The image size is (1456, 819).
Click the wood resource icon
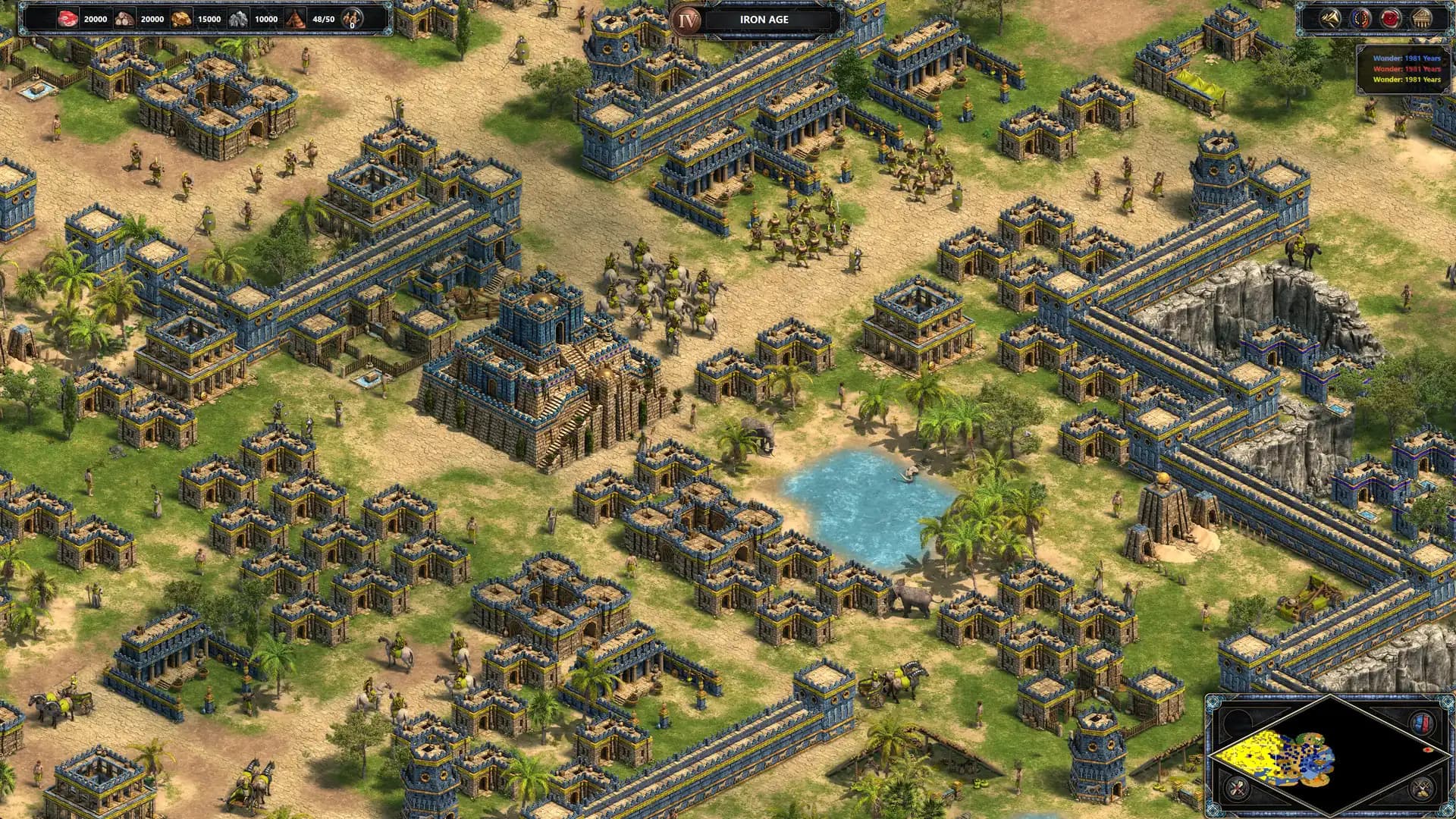(124, 19)
